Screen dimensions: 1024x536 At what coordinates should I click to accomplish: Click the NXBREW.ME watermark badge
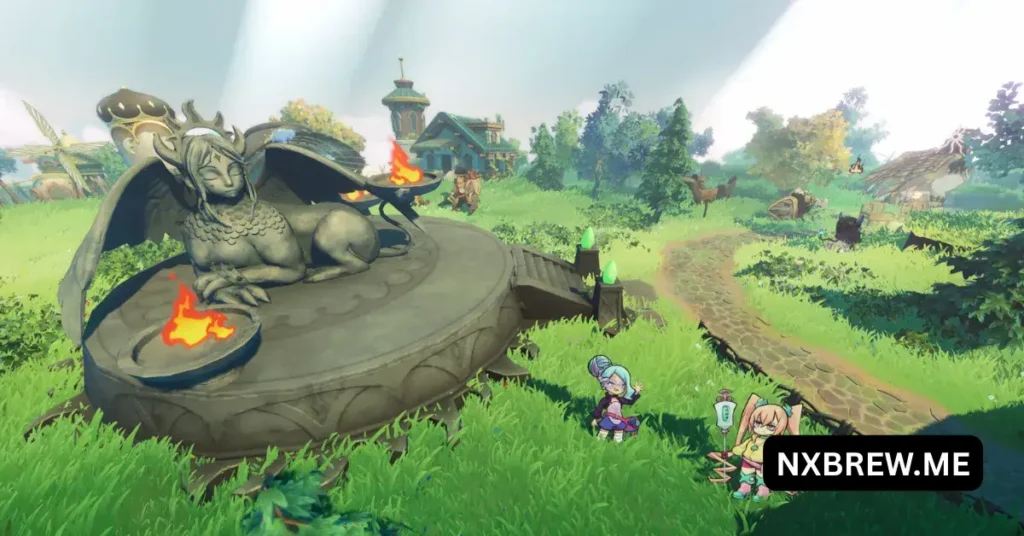(872, 463)
